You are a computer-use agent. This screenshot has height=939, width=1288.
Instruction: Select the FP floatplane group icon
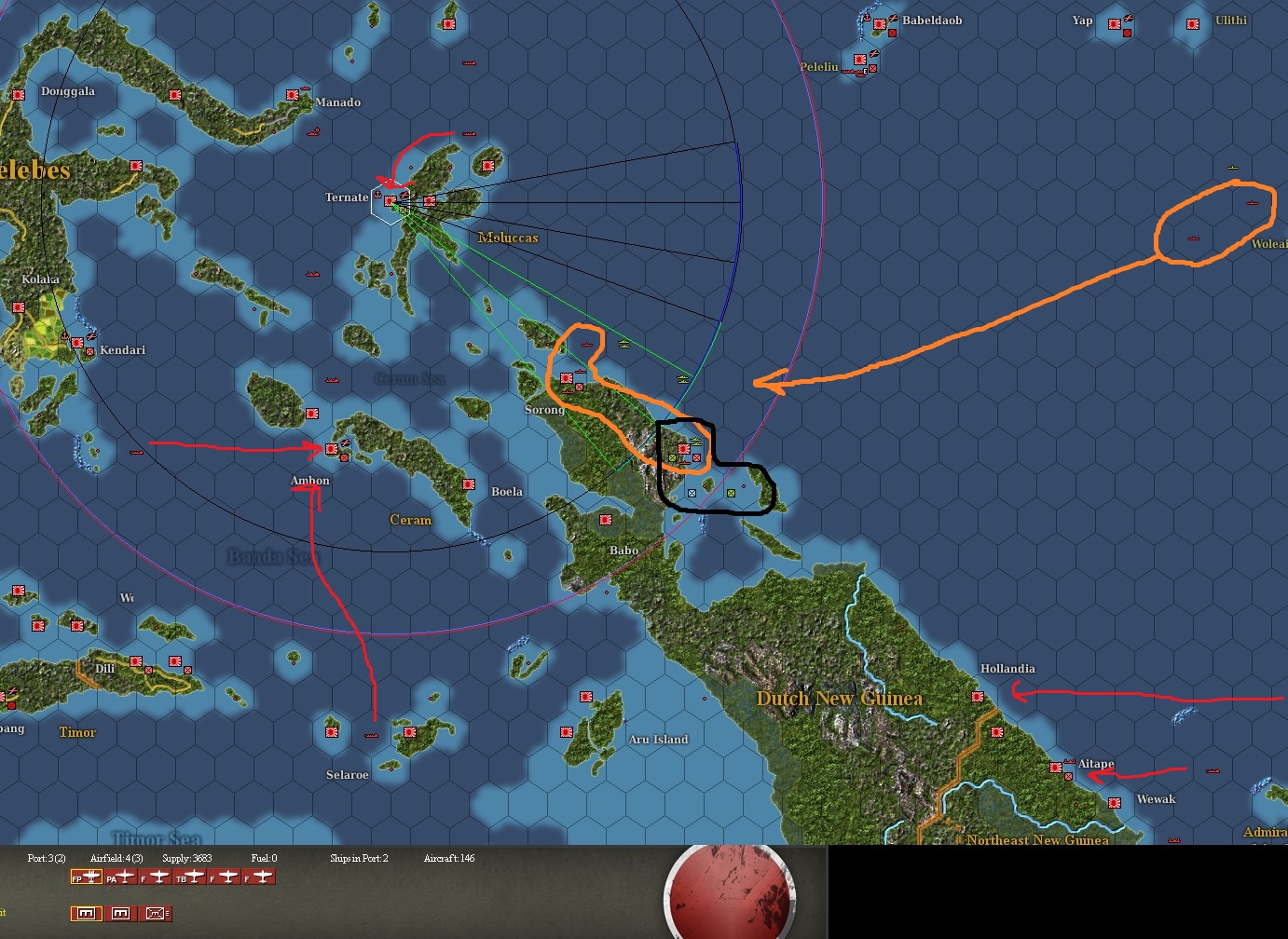[87, 878]
